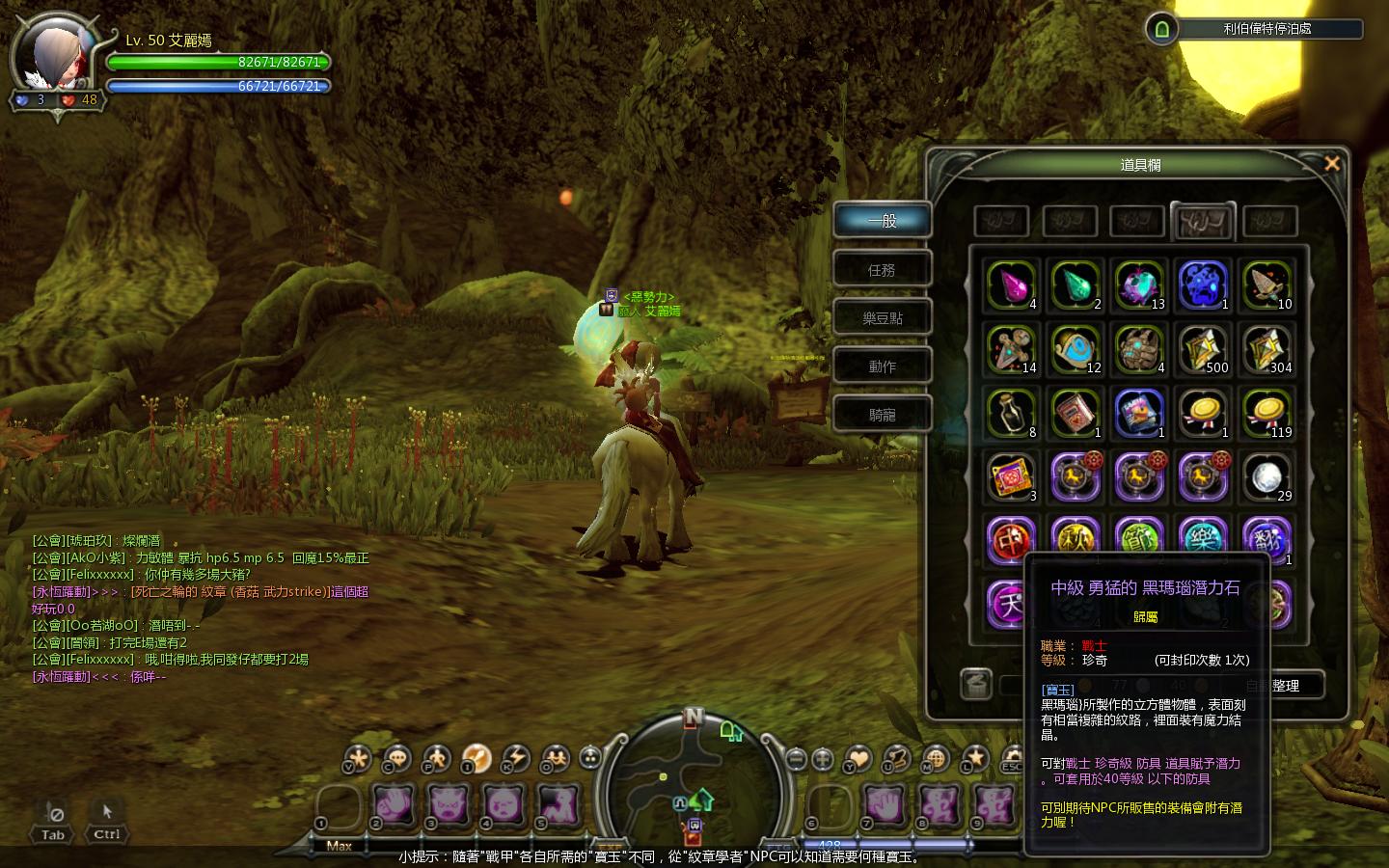This screenshot has width=1389, height=868.
Task: Open the heart social menu icon
Action: tap(858, 759)
